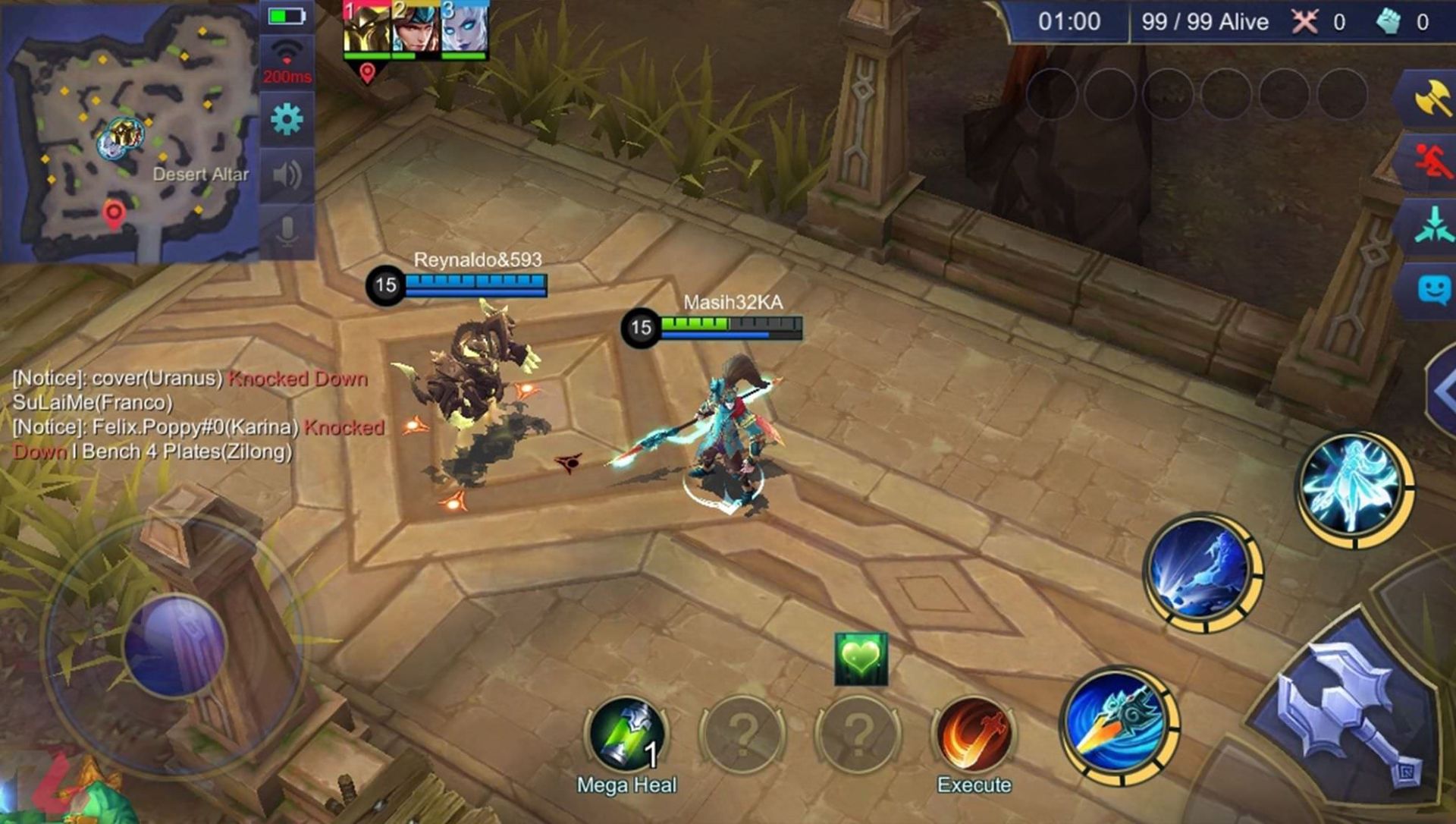Open the quick chat smiley button
Screen dimensions: 1456x824
pyautogui.click(x=1432, y=289)
